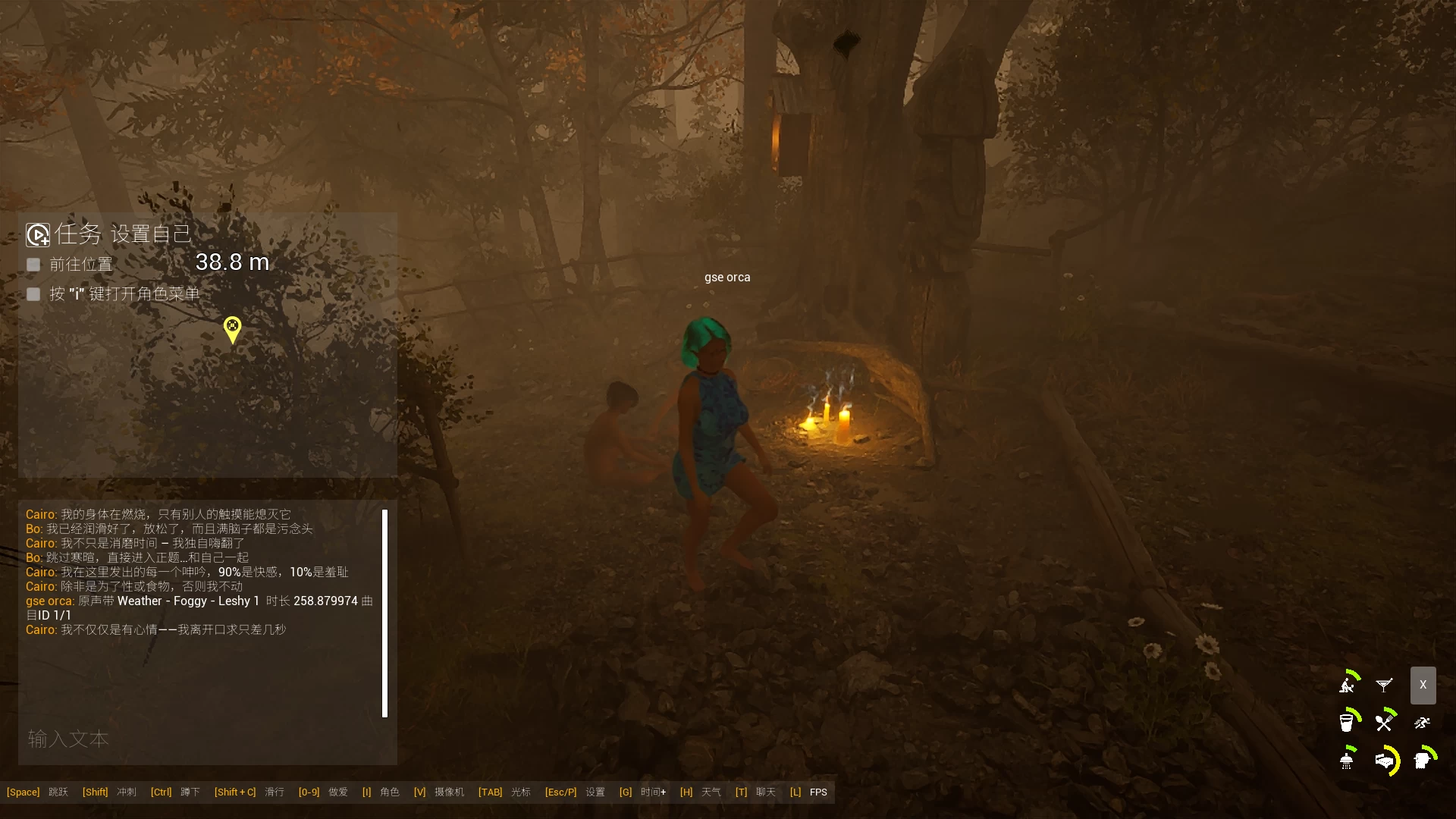Select the drinking cup thirst icon

(x=1347, y=722)
